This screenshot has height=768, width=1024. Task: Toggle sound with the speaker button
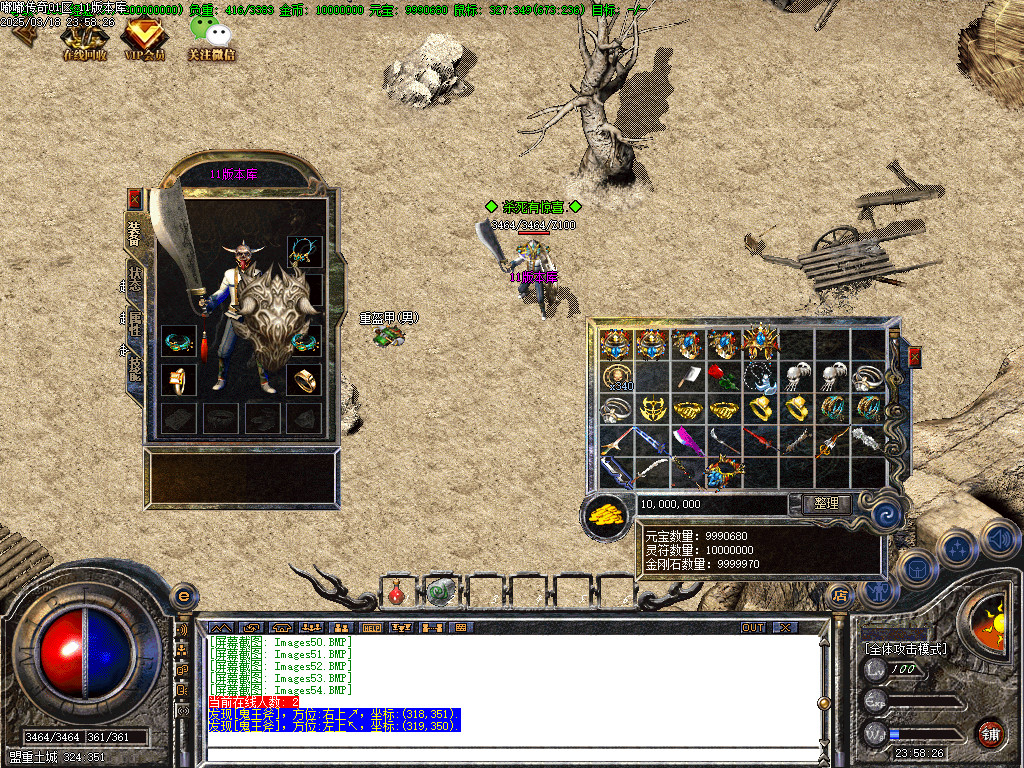tap(999, 540)
